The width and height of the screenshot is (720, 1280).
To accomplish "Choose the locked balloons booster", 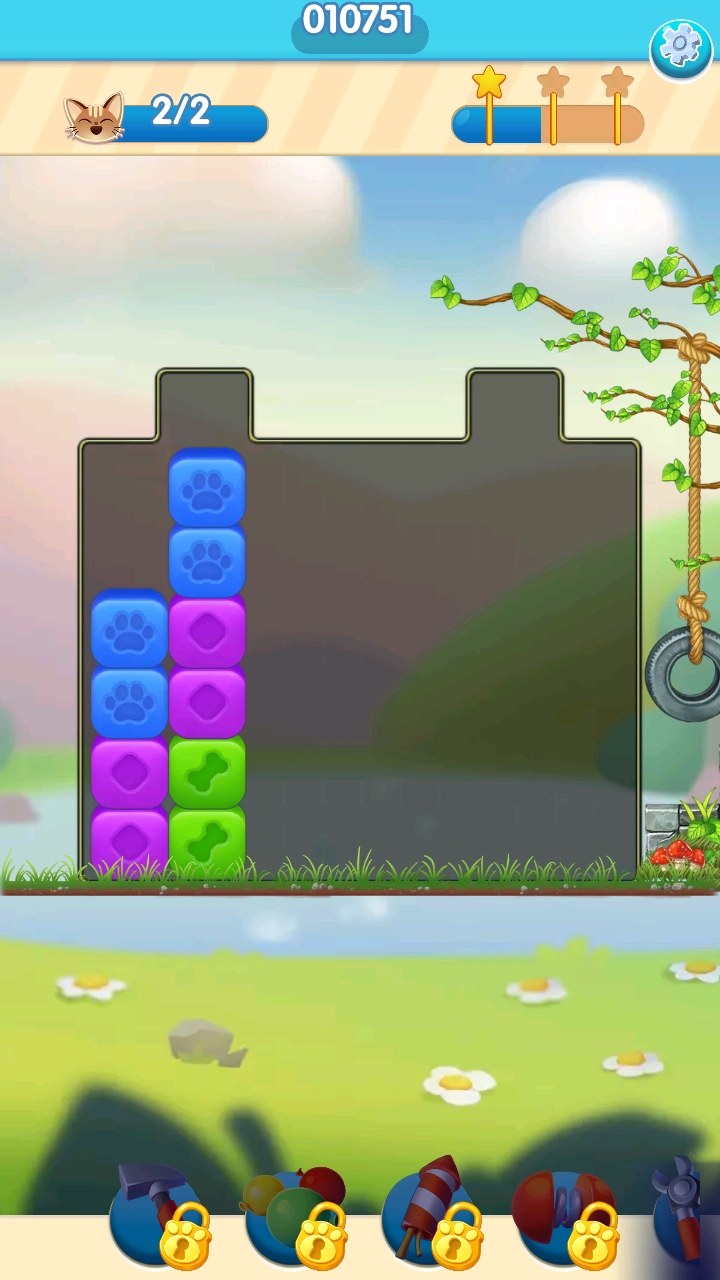I will [293, 1212].
